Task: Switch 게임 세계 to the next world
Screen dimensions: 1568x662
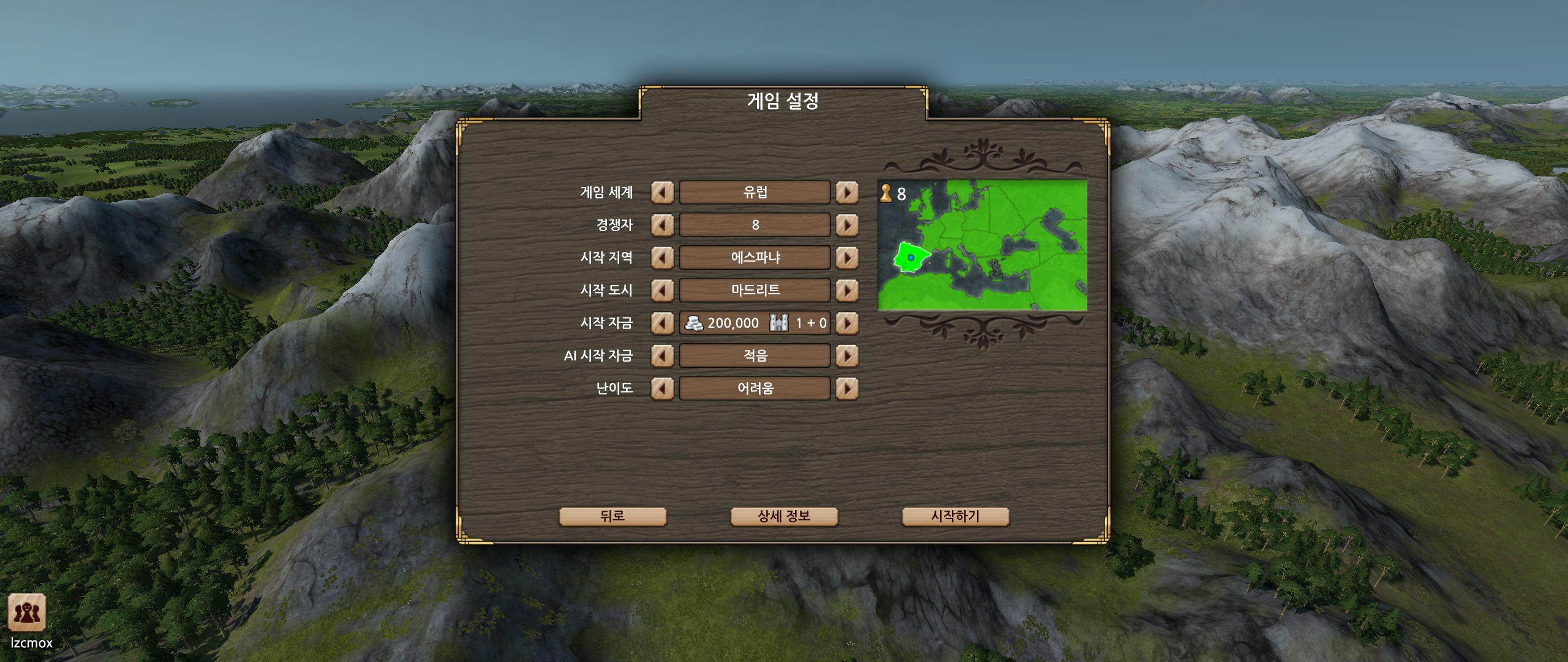Action: pos(847,192)
